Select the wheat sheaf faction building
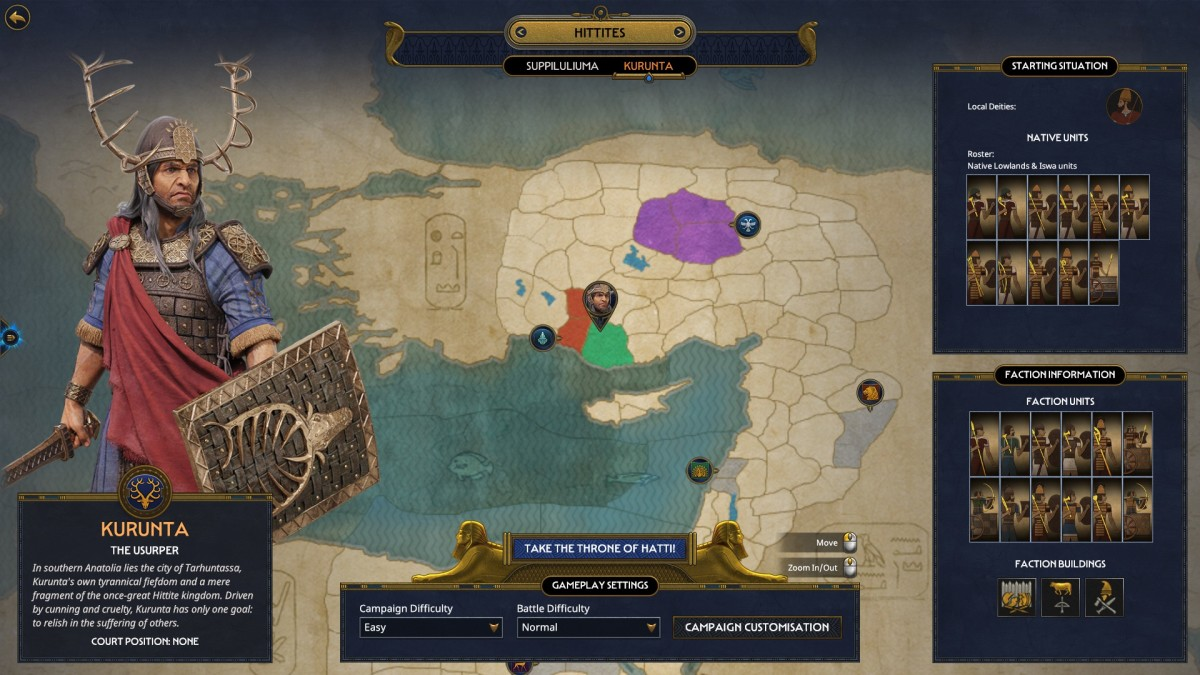 (x=1016, y=597)
